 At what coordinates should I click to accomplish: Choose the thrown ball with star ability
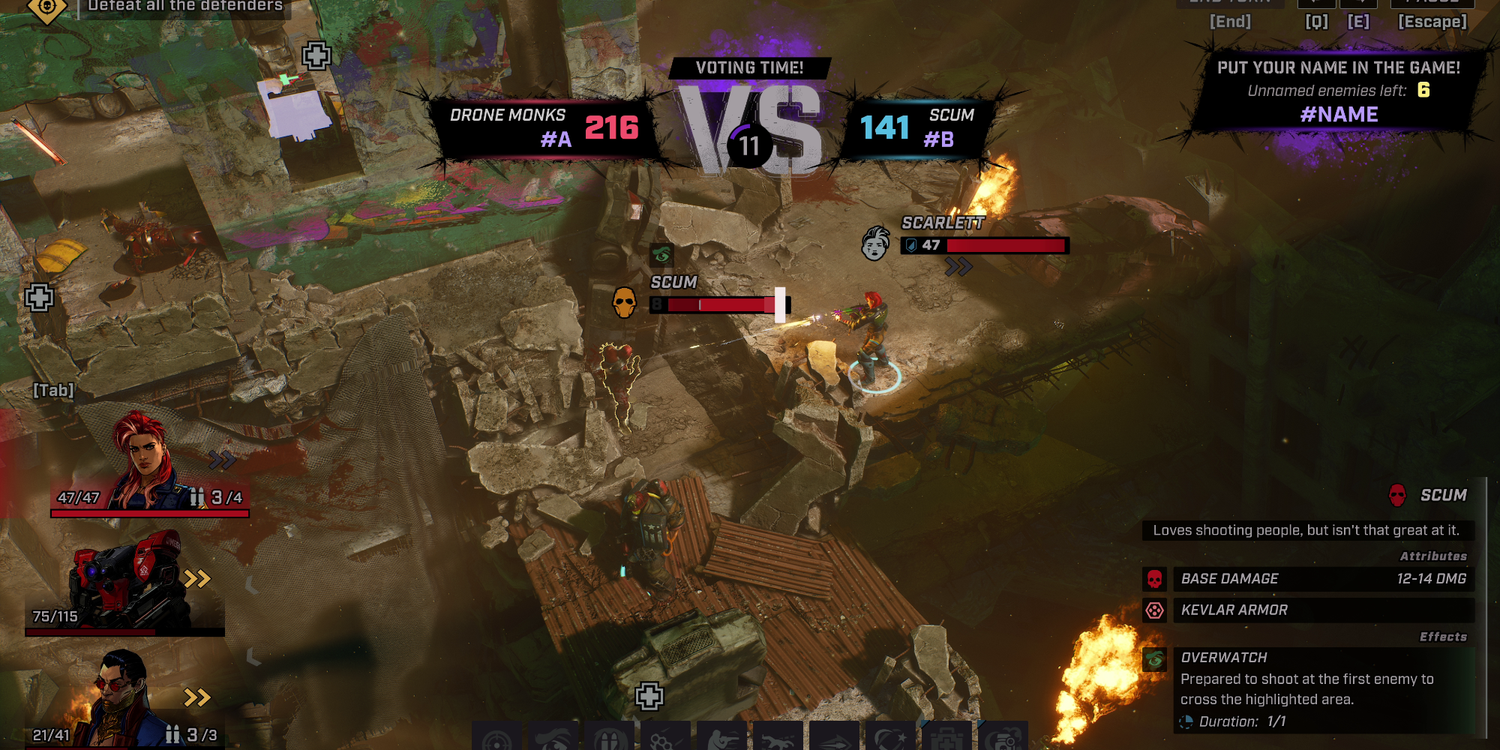pos(890,739)
